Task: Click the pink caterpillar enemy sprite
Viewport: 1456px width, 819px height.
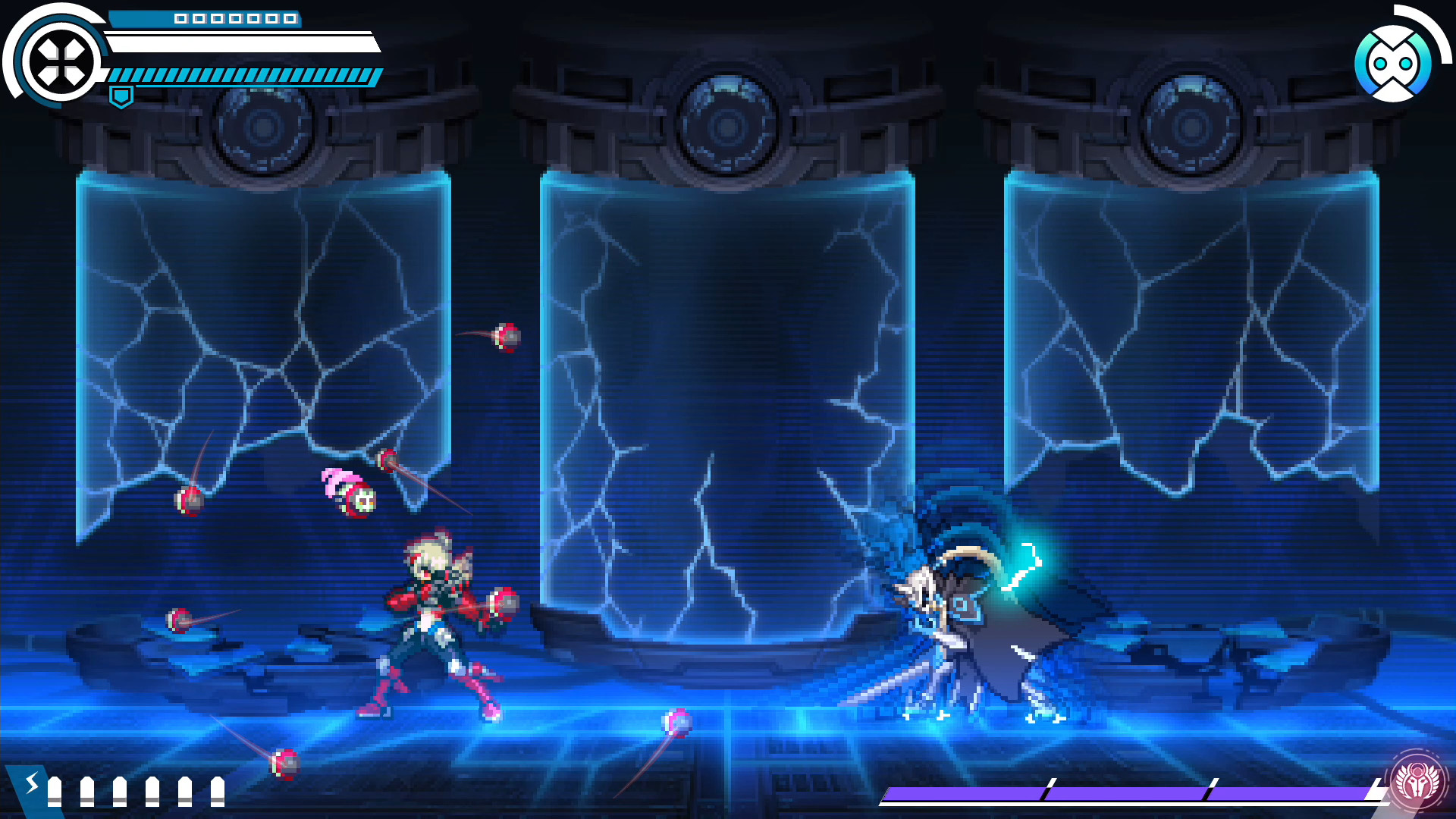Action: (x=349, y=489)
